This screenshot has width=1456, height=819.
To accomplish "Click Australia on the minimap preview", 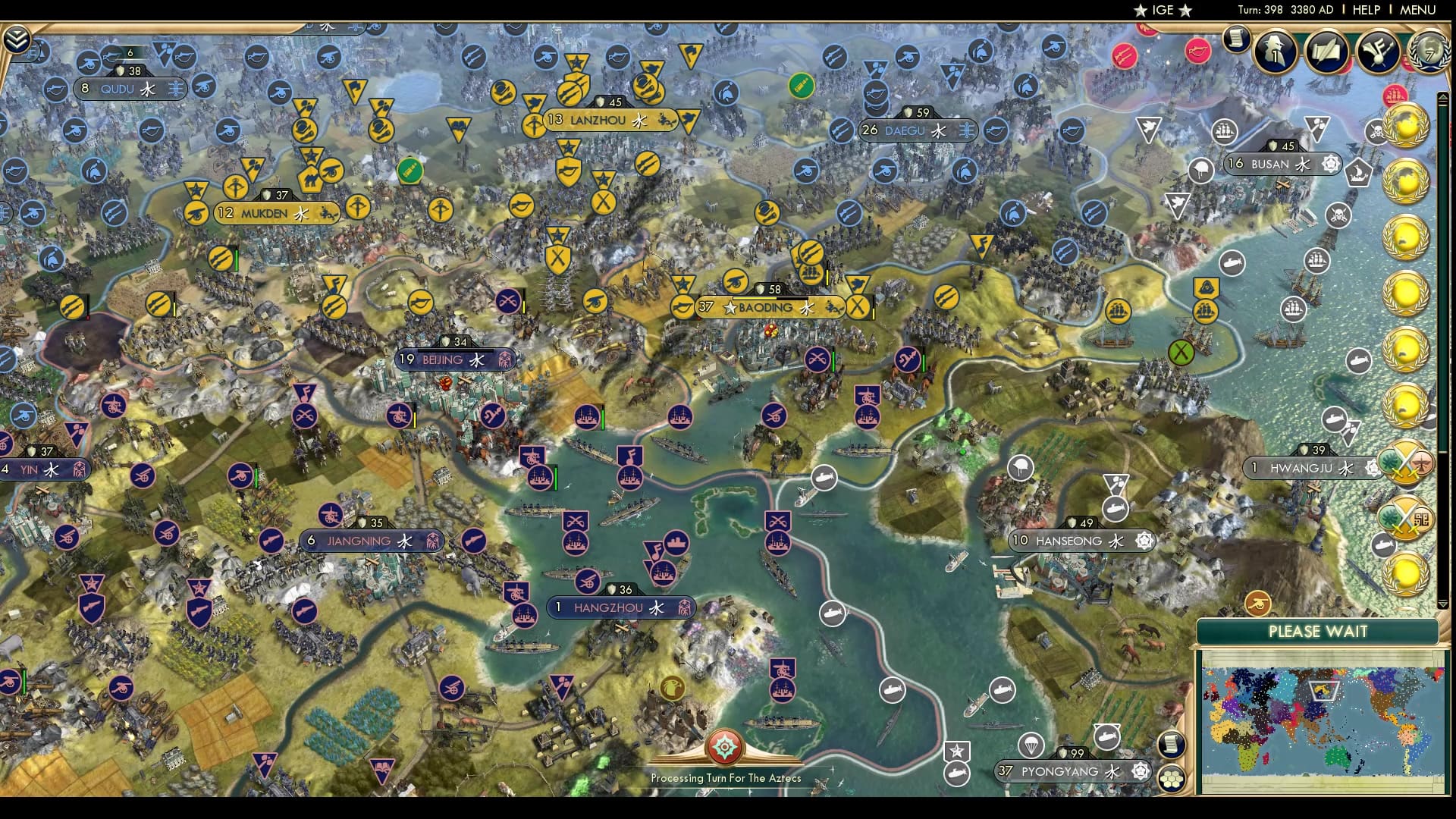I will coord(1335,758).
